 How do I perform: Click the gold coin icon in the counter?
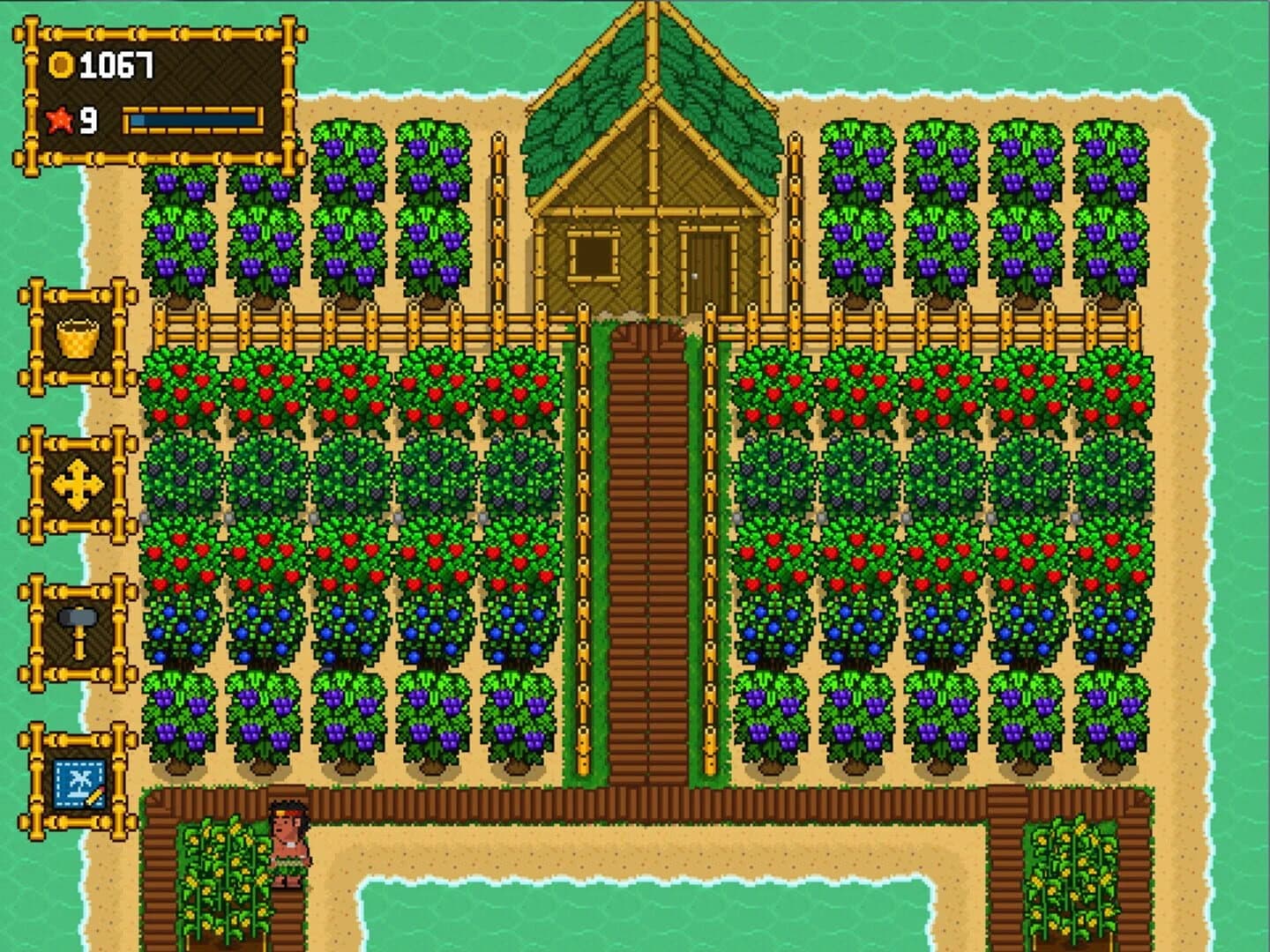click(60, 63)
